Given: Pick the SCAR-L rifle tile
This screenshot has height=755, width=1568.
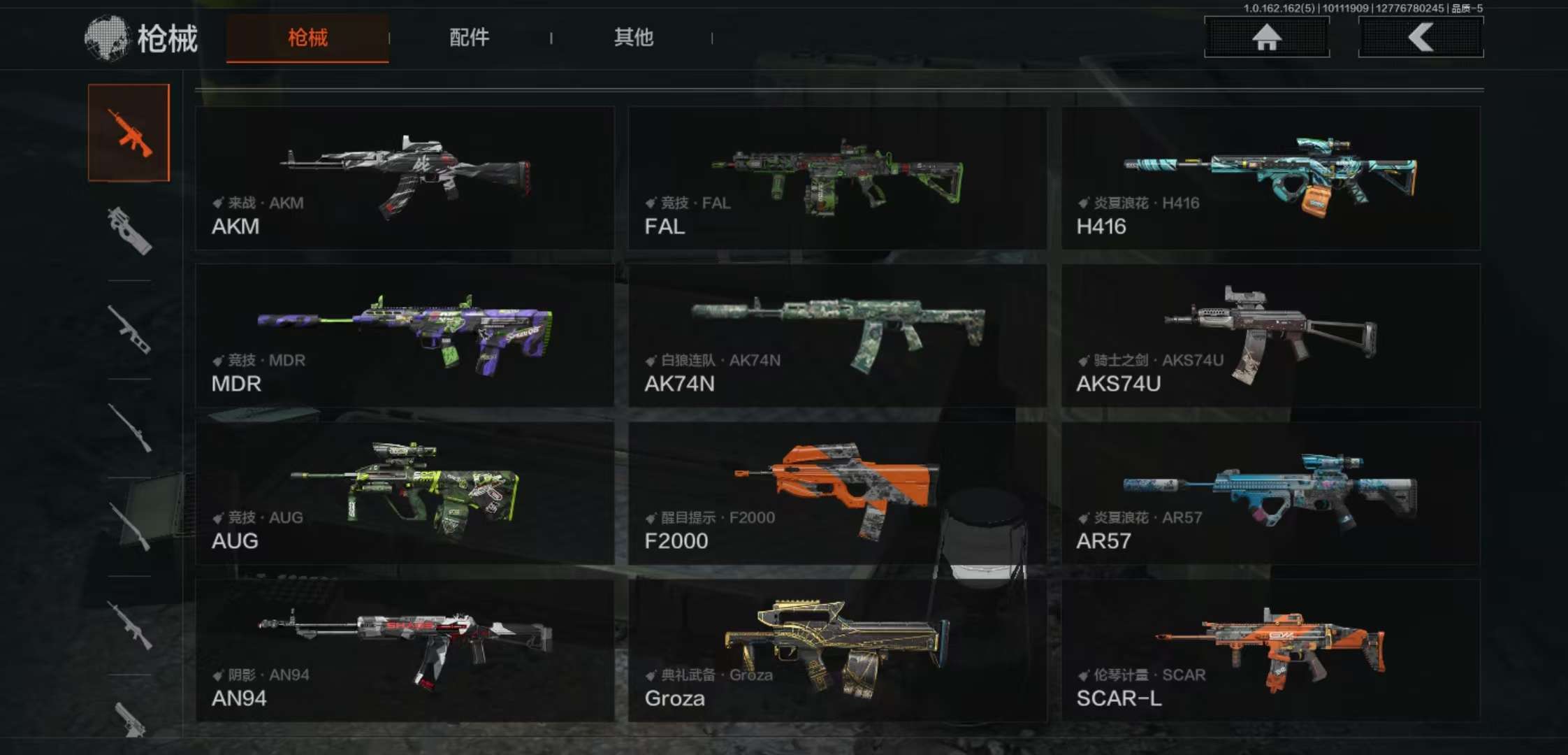Looking at the screenshot, I should (x=1270, y=650).
